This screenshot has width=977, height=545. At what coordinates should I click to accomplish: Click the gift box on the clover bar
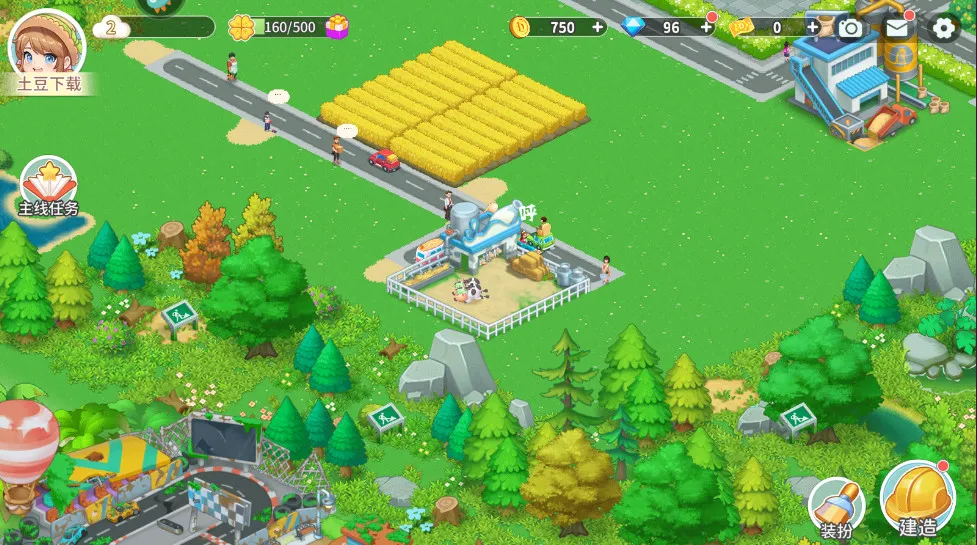[x=338, y=27]
